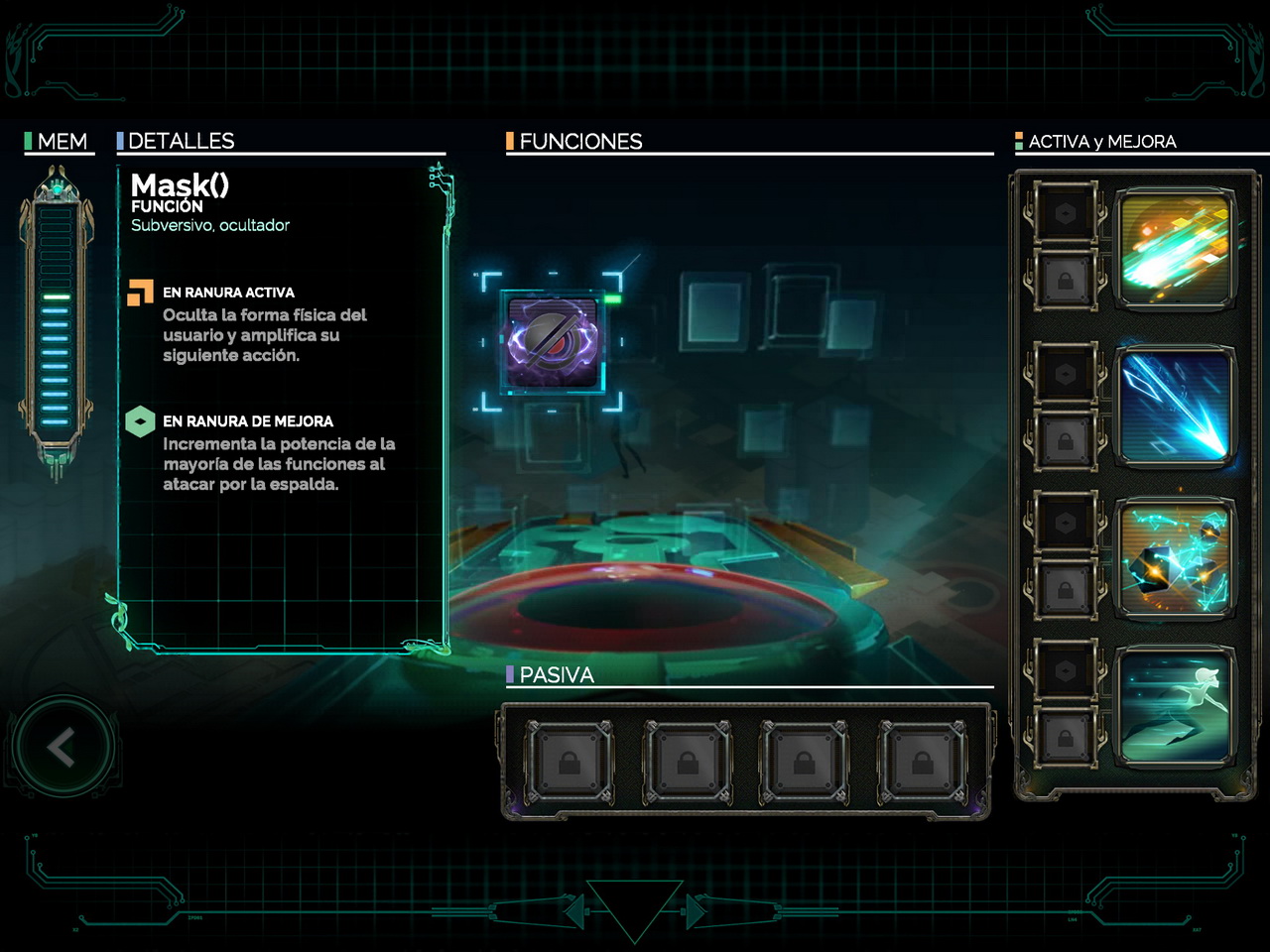Choose the orange and green streak active function
This screenshot has height=952, width=1270.
[1175, 250]
